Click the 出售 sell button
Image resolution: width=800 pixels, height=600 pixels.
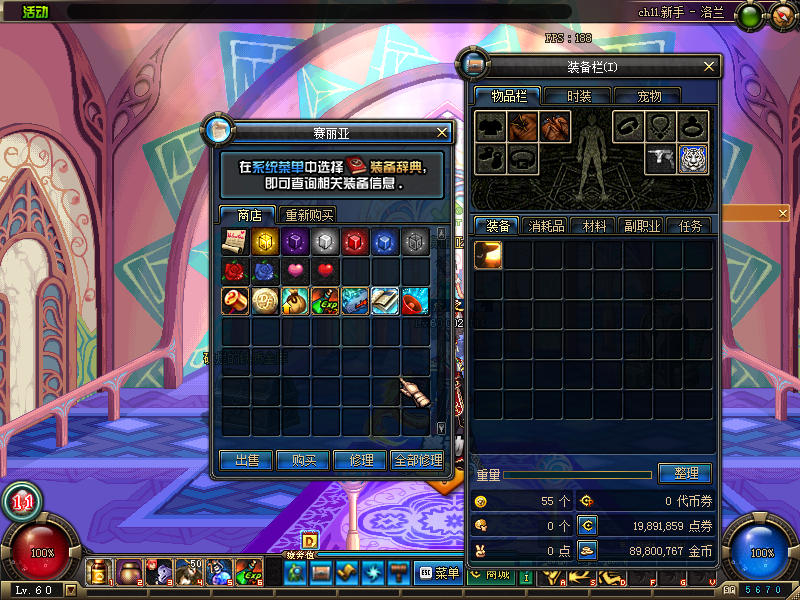pyautogui.click(x=247, y=460)
